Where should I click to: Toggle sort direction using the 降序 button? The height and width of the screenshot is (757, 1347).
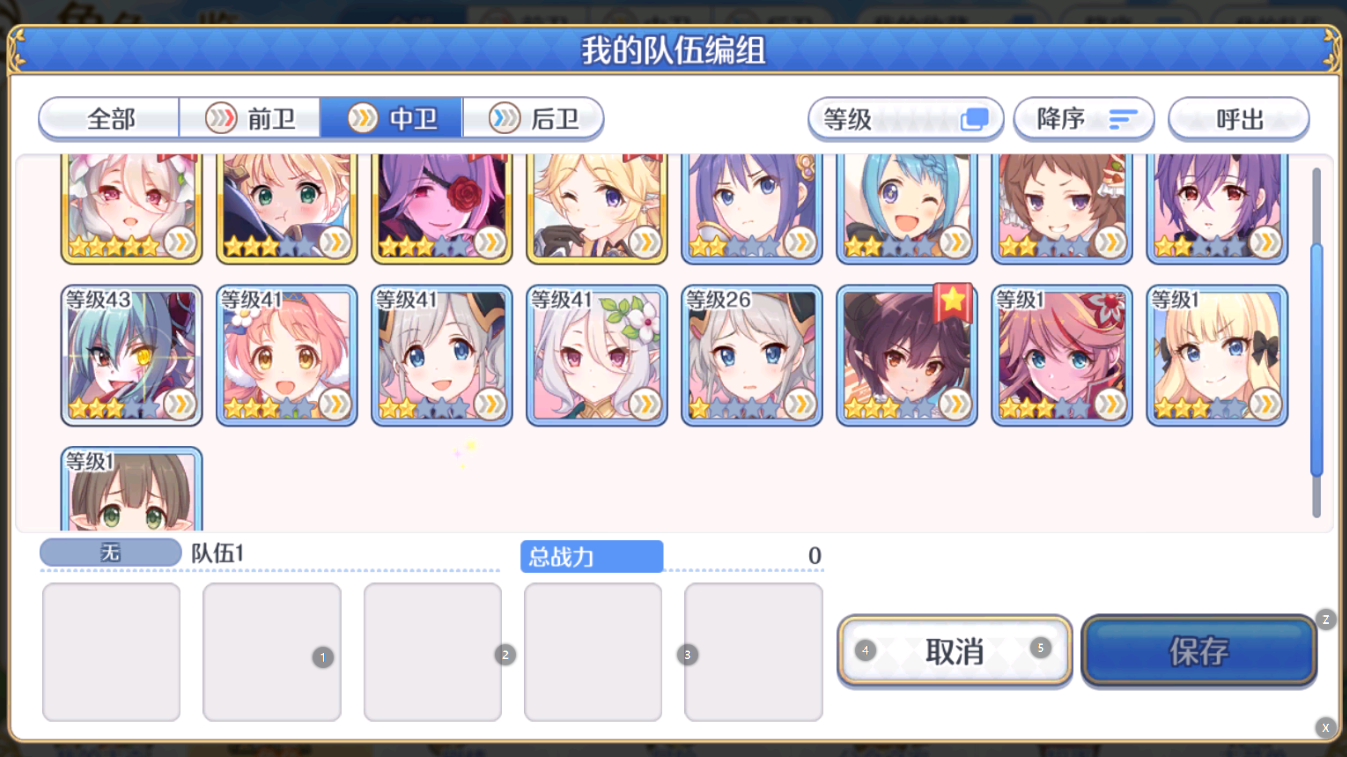1084,118
